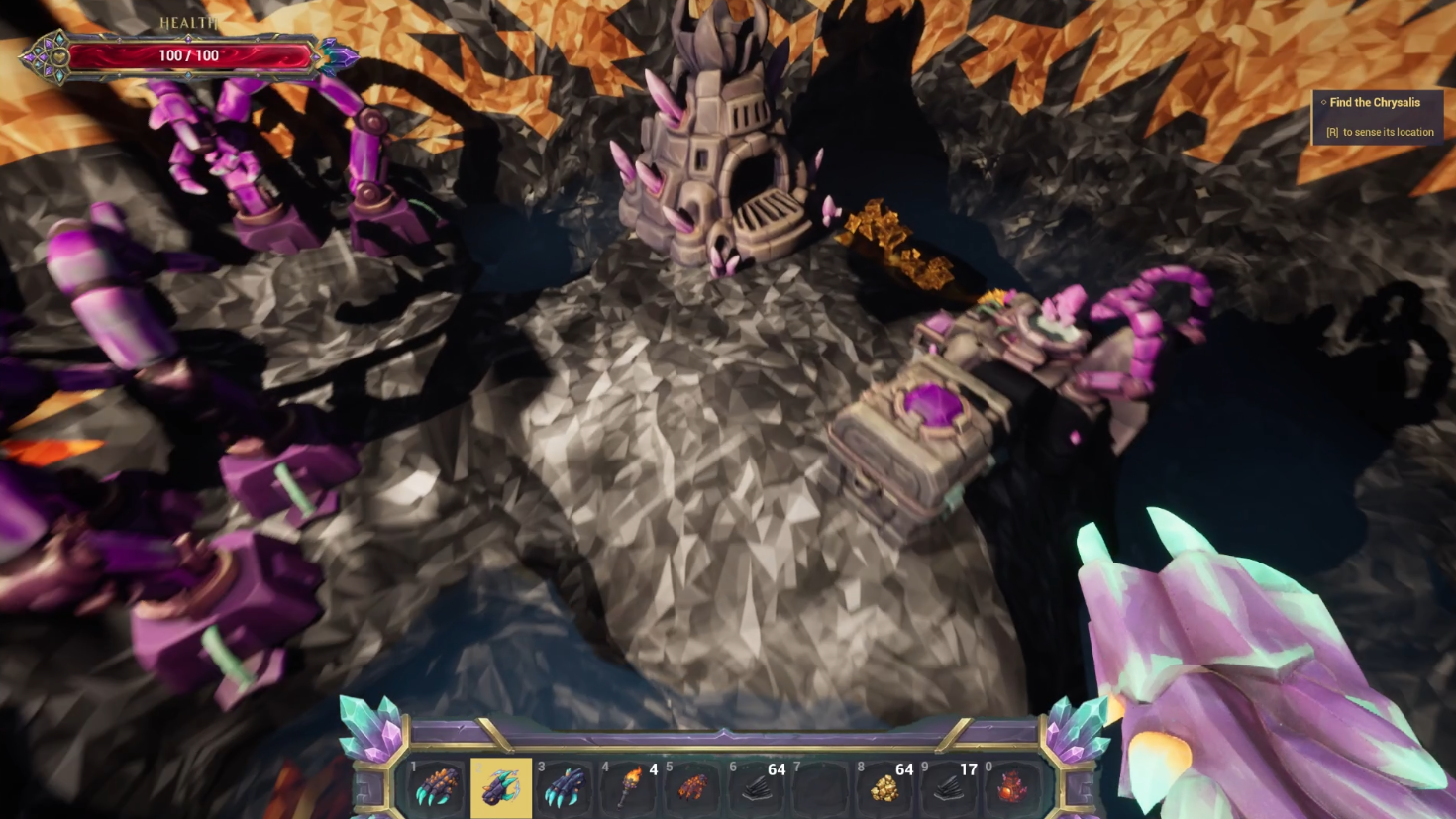Click the sense its location hint text
Image resolution: width=1456 pixels, height=819 pixels.
1380,132
